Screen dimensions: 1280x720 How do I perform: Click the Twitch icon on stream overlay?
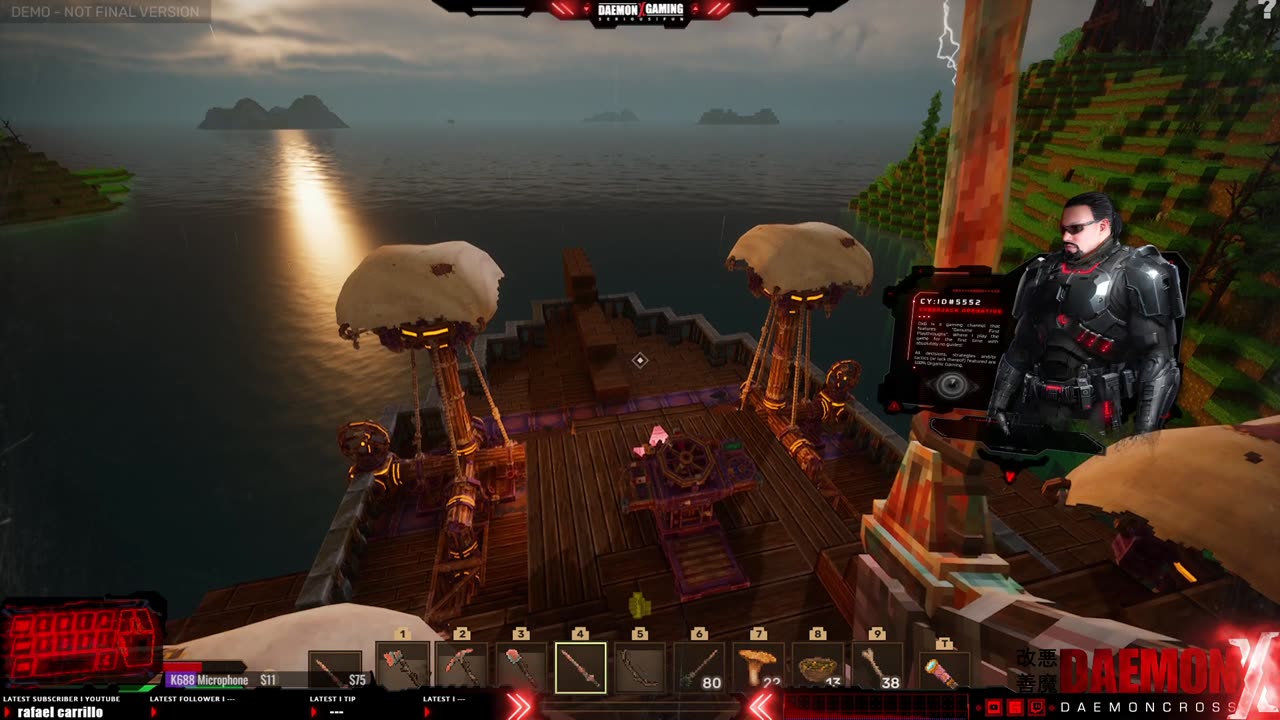[1037, 707]
